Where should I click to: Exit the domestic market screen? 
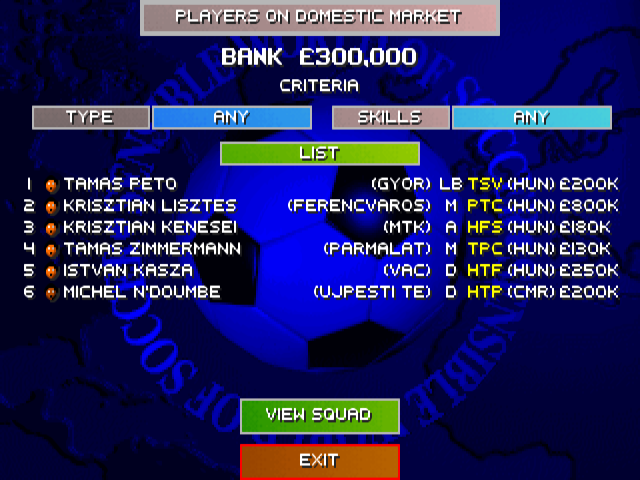tap(319, 461)
